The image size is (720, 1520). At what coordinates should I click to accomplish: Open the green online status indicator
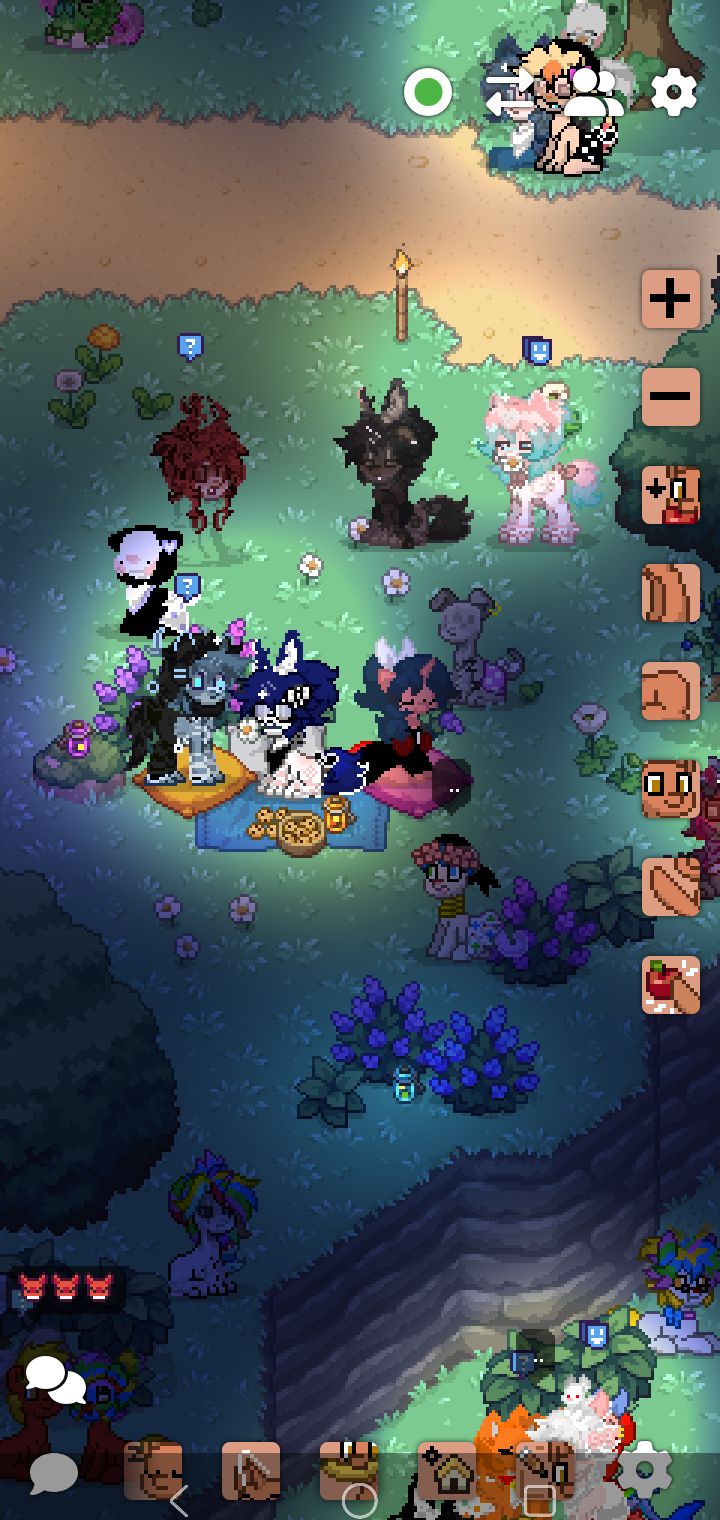click(428, 93)
